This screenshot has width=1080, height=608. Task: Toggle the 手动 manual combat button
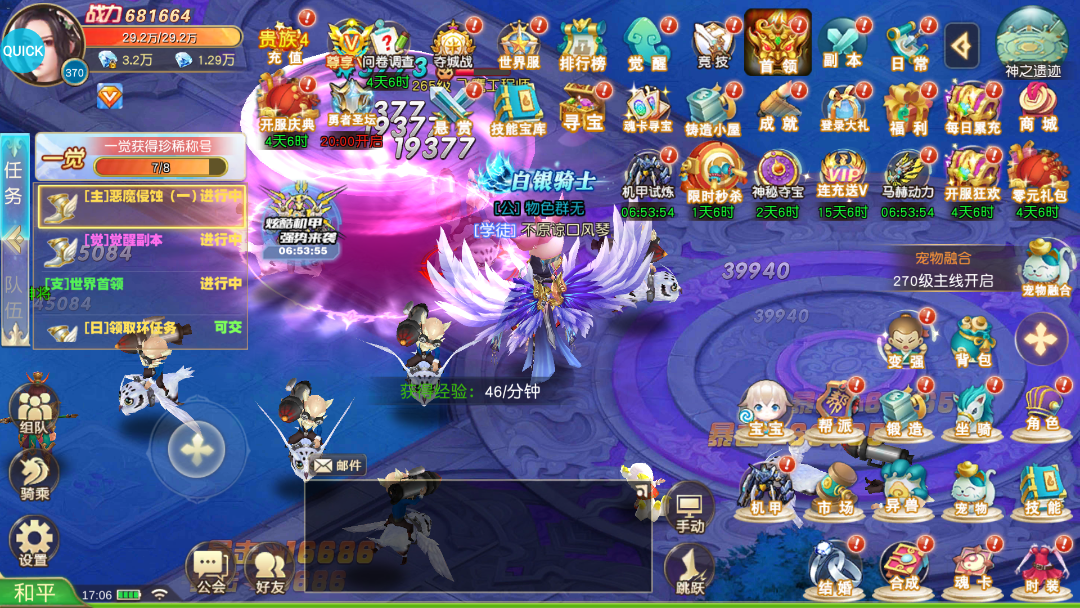click(x=689, y=508)
